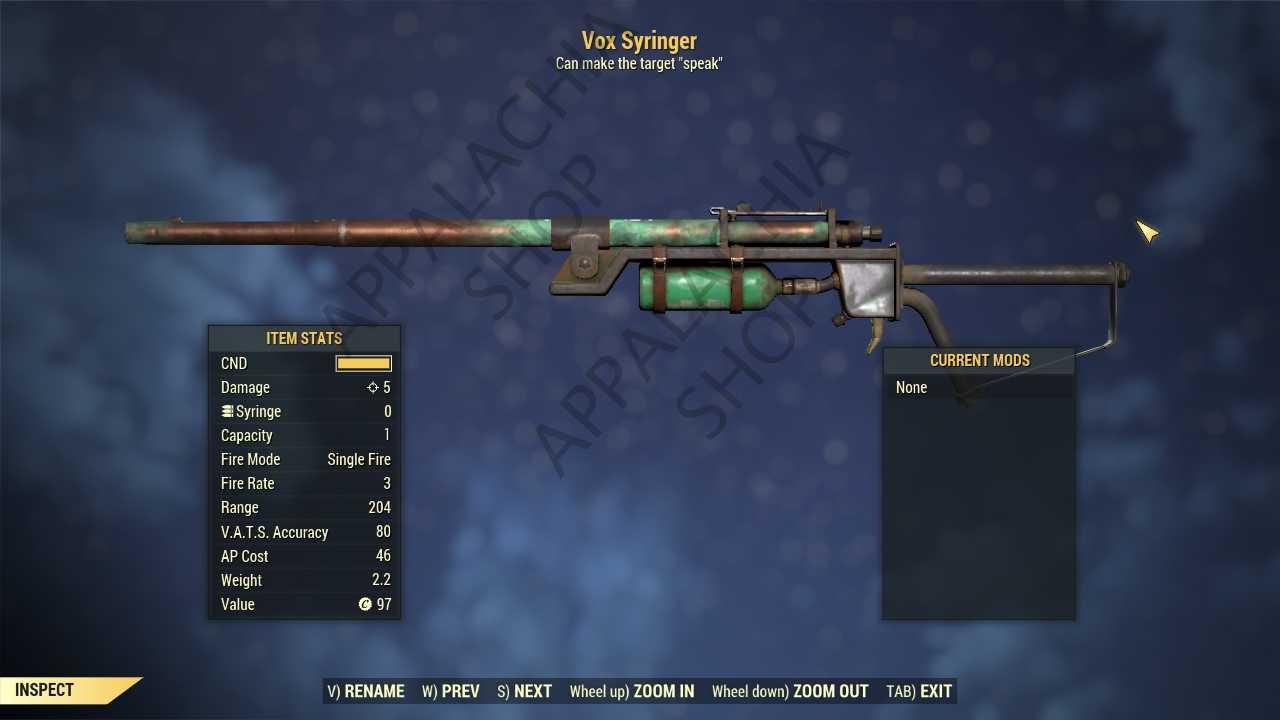This screenshot has width=1280, height=720.
Task: Show the NEXT item
Action: [x=524, y=691]
